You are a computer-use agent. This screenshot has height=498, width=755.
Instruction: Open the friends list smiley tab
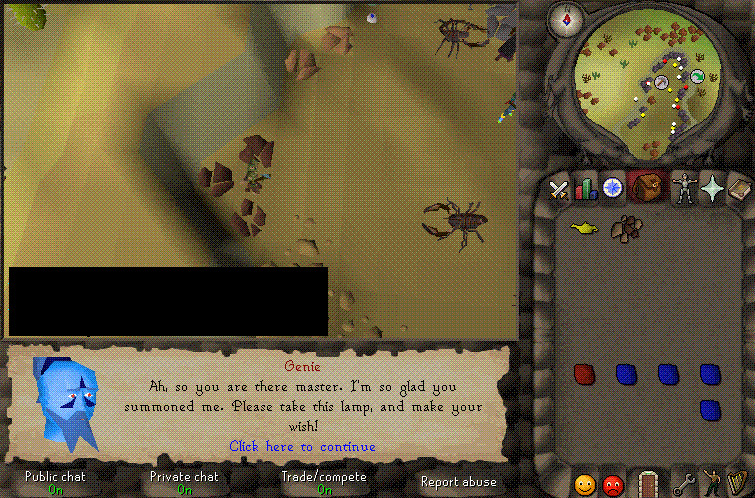point(585,485)
